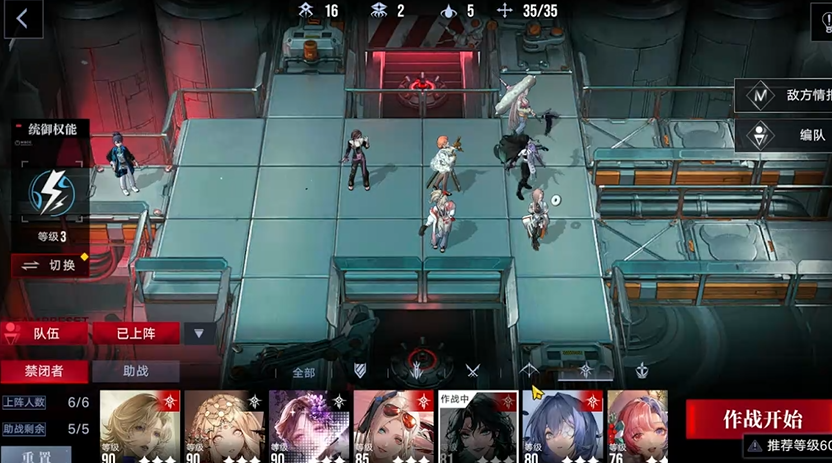Go back using the top-left arrow
Image resolution: width=832 pixels, height=463 pixels.
tap(23, 18)
